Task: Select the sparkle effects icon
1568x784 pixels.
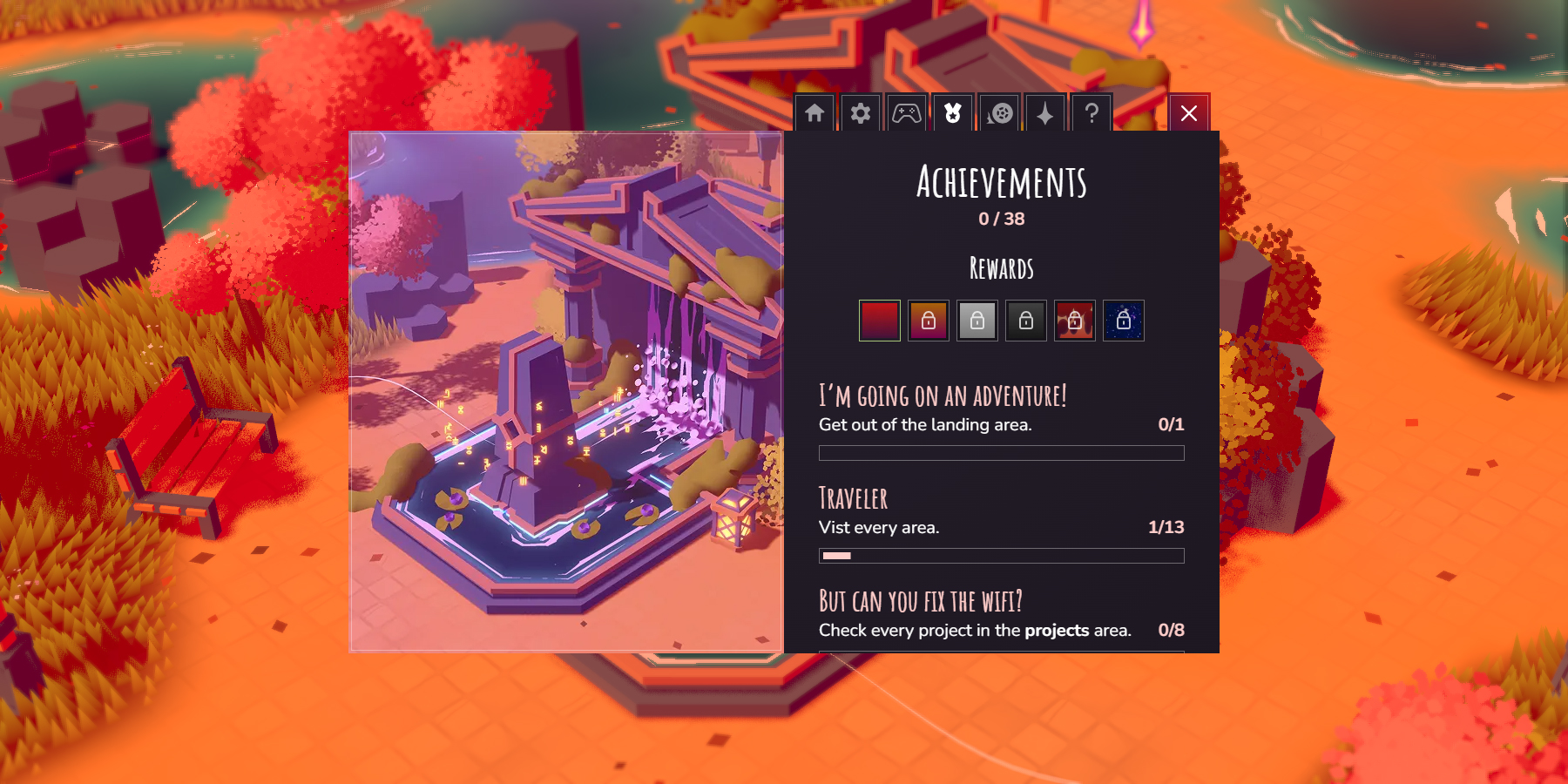Action: (x=1045, y=113)
